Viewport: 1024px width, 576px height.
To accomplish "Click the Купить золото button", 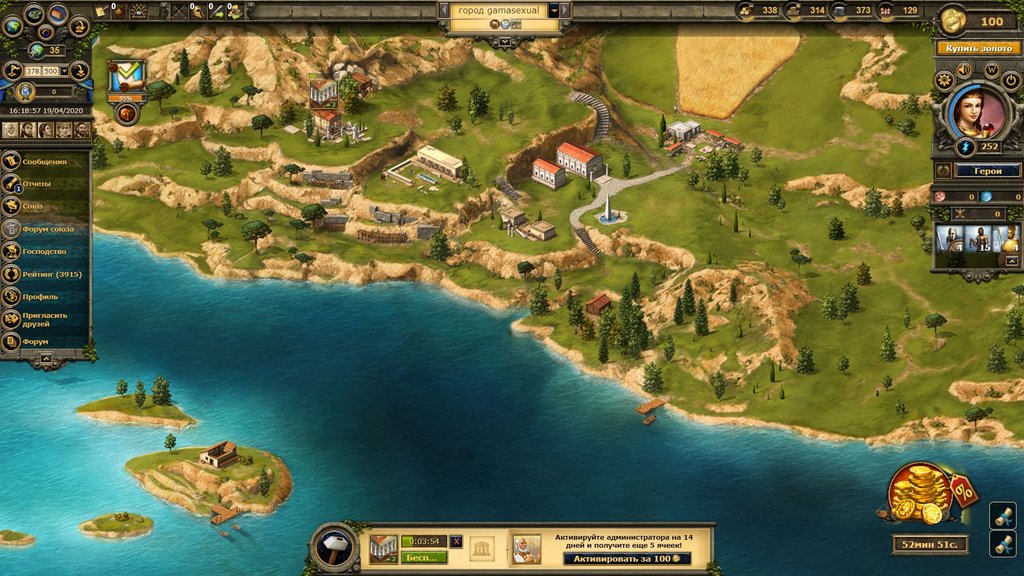I will tap(976, 47).
